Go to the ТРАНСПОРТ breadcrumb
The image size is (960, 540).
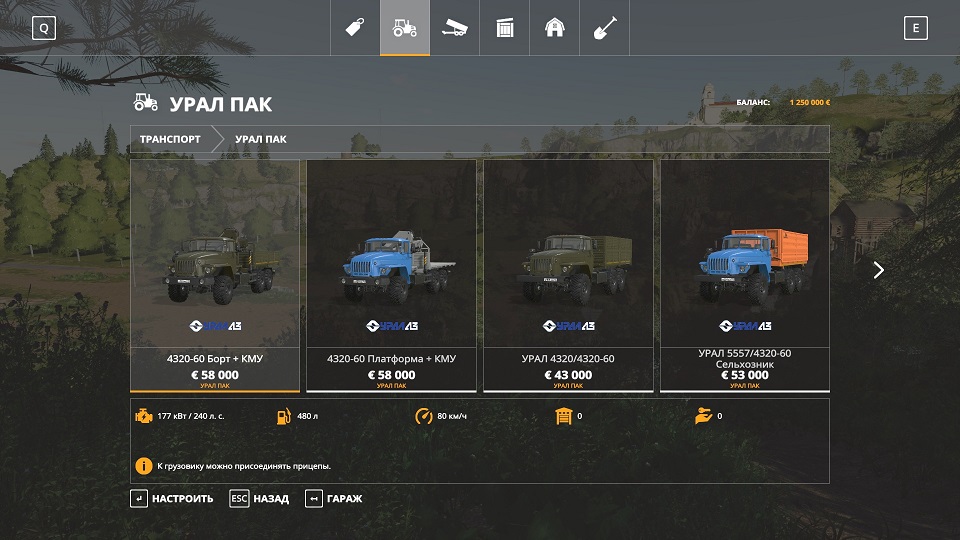click(x=170, y=139)
